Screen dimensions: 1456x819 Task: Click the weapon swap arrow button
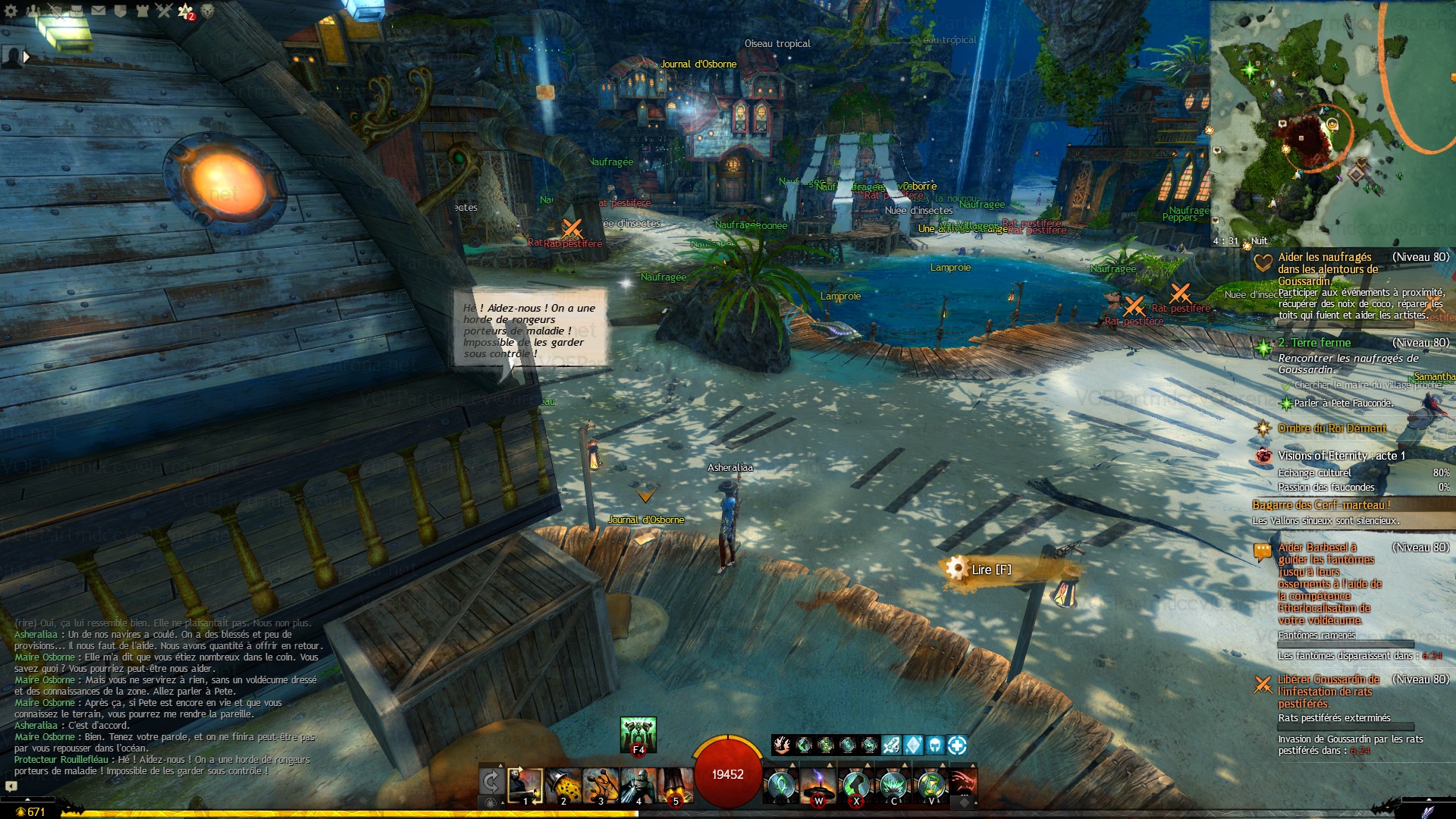click(x=491, y=781)
